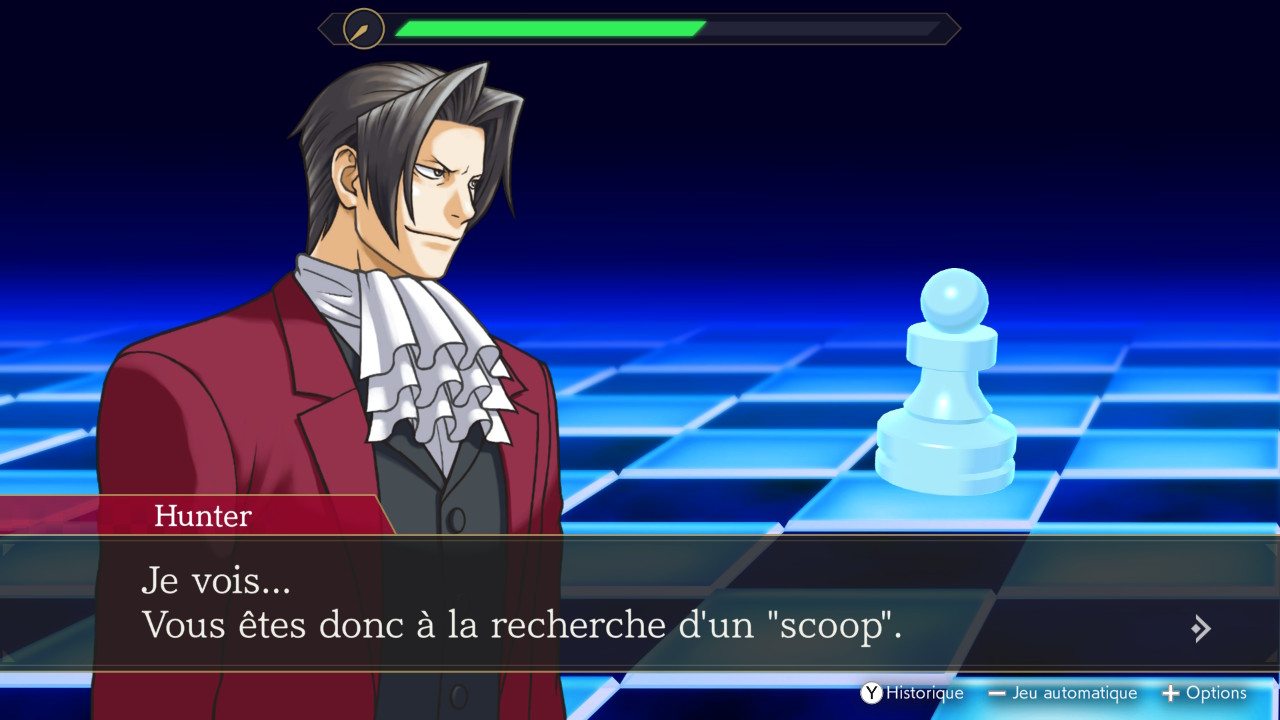Image resolution: width=1280 pixels, height=720 pixels.
Task: Toggle Jeu automatique mode
Action: pos(1062,693)
